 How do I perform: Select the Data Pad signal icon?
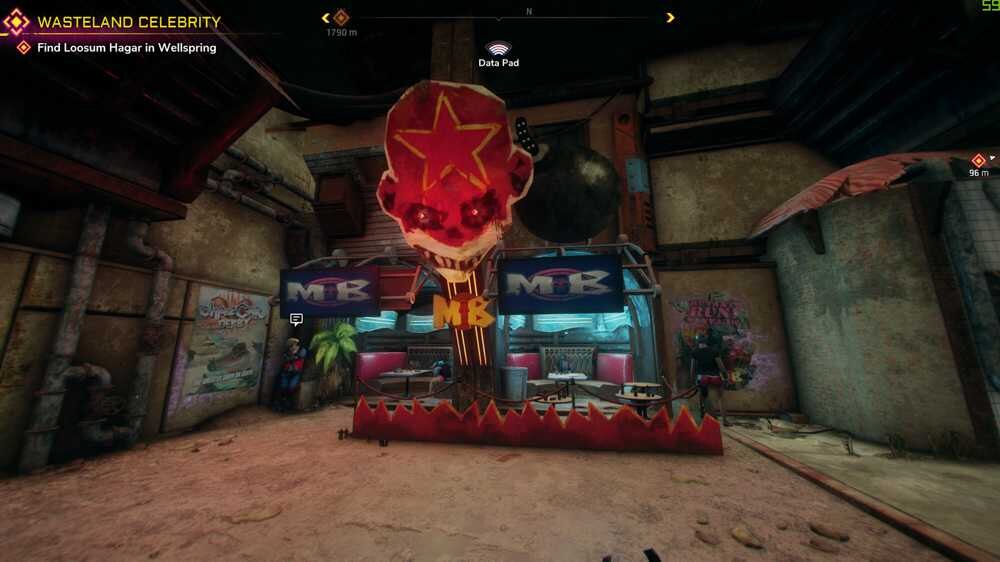coord(498,48)
